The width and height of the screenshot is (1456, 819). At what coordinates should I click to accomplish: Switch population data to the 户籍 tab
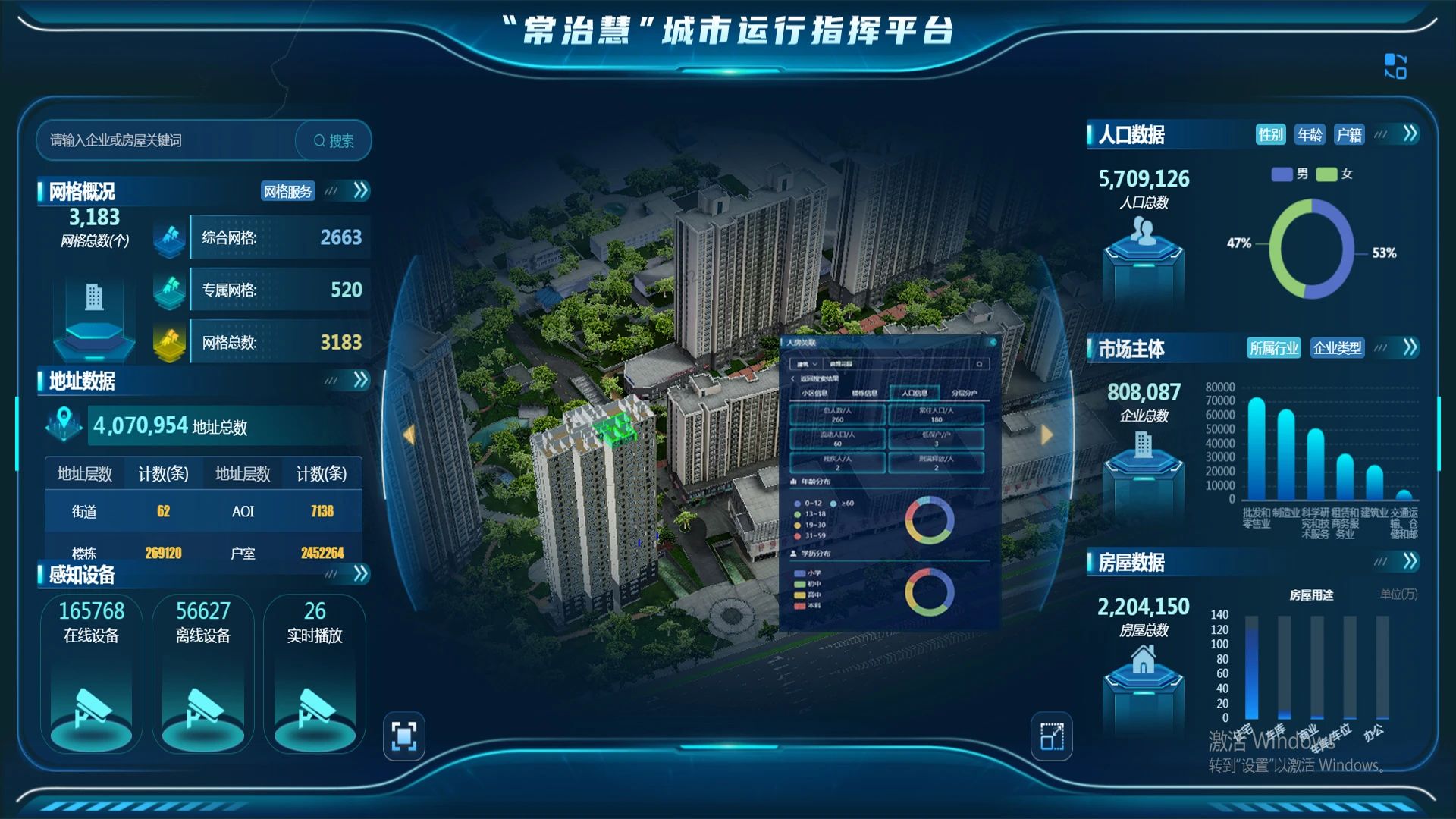1349,135
